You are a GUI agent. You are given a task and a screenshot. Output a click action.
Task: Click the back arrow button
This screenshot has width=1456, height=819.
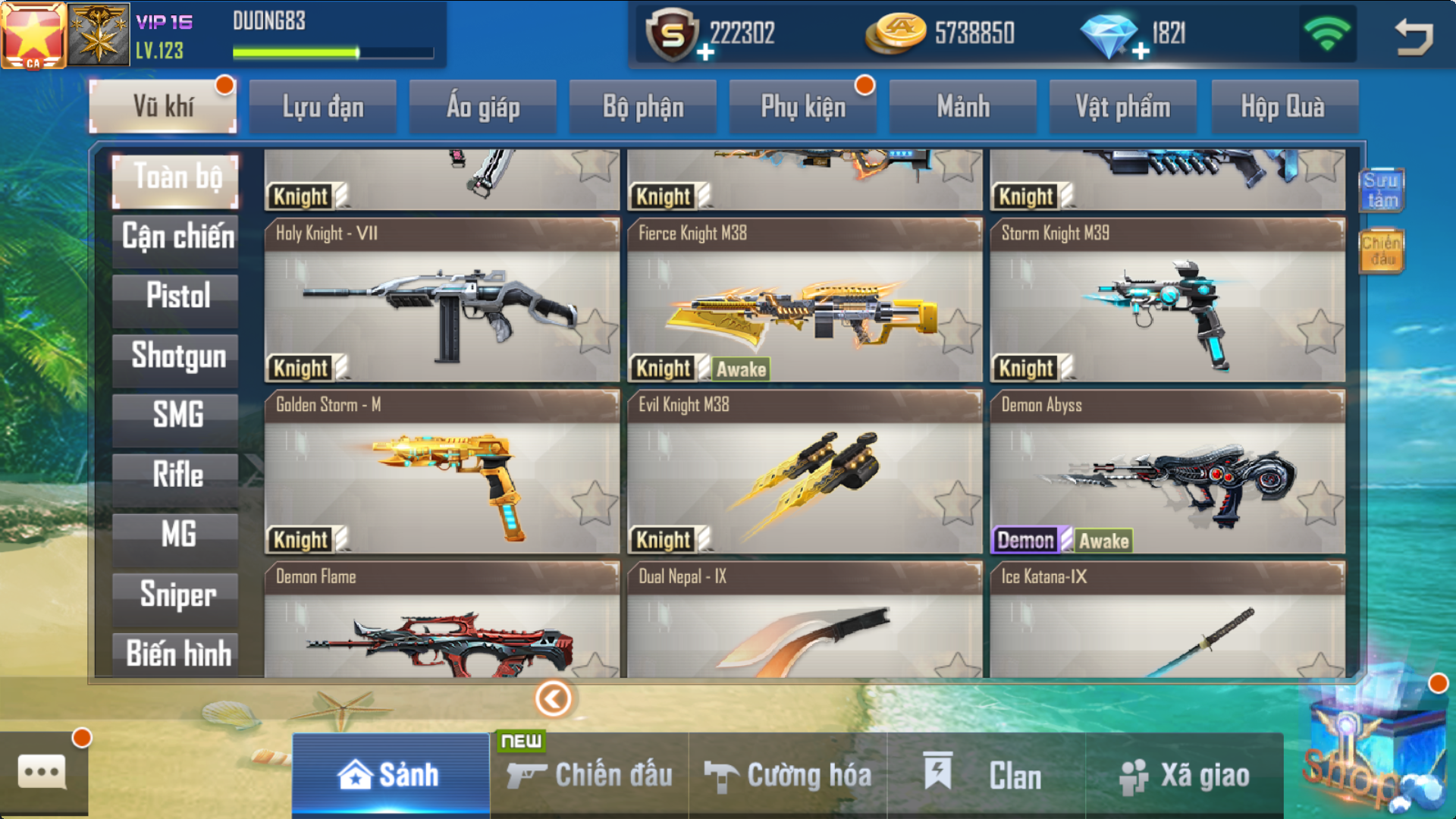click(1414, 36)
